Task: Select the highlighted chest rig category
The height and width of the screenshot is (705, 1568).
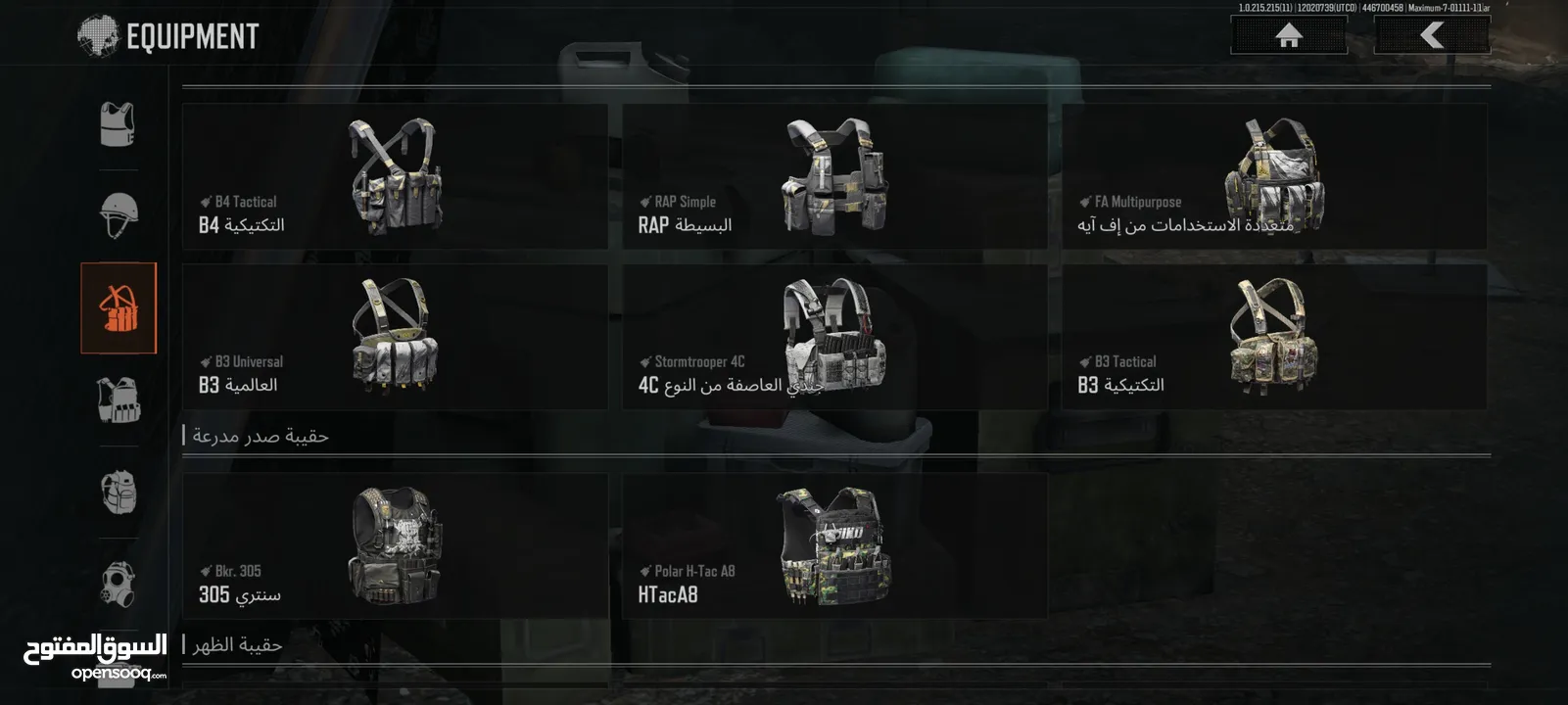Action: [x=119, y=307]
